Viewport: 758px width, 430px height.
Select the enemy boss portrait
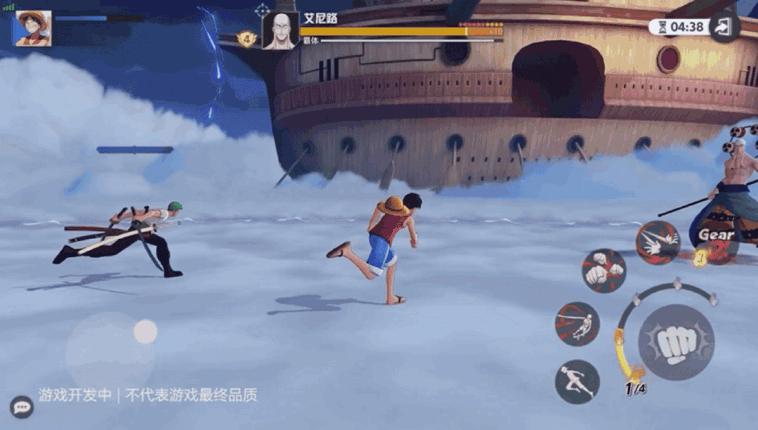click(x=279, y=31)
